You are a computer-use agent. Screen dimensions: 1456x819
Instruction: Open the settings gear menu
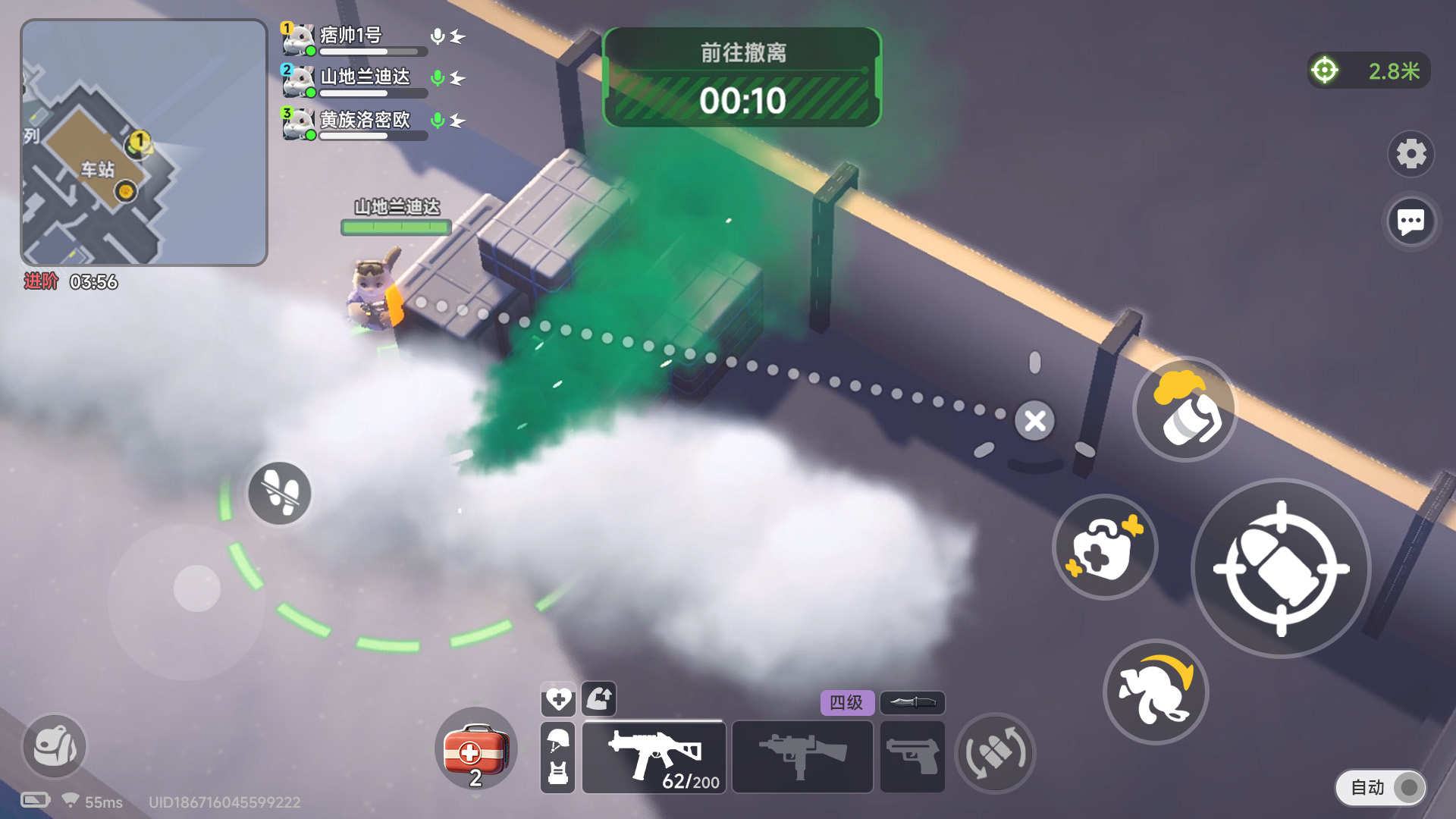[1410, 154]
